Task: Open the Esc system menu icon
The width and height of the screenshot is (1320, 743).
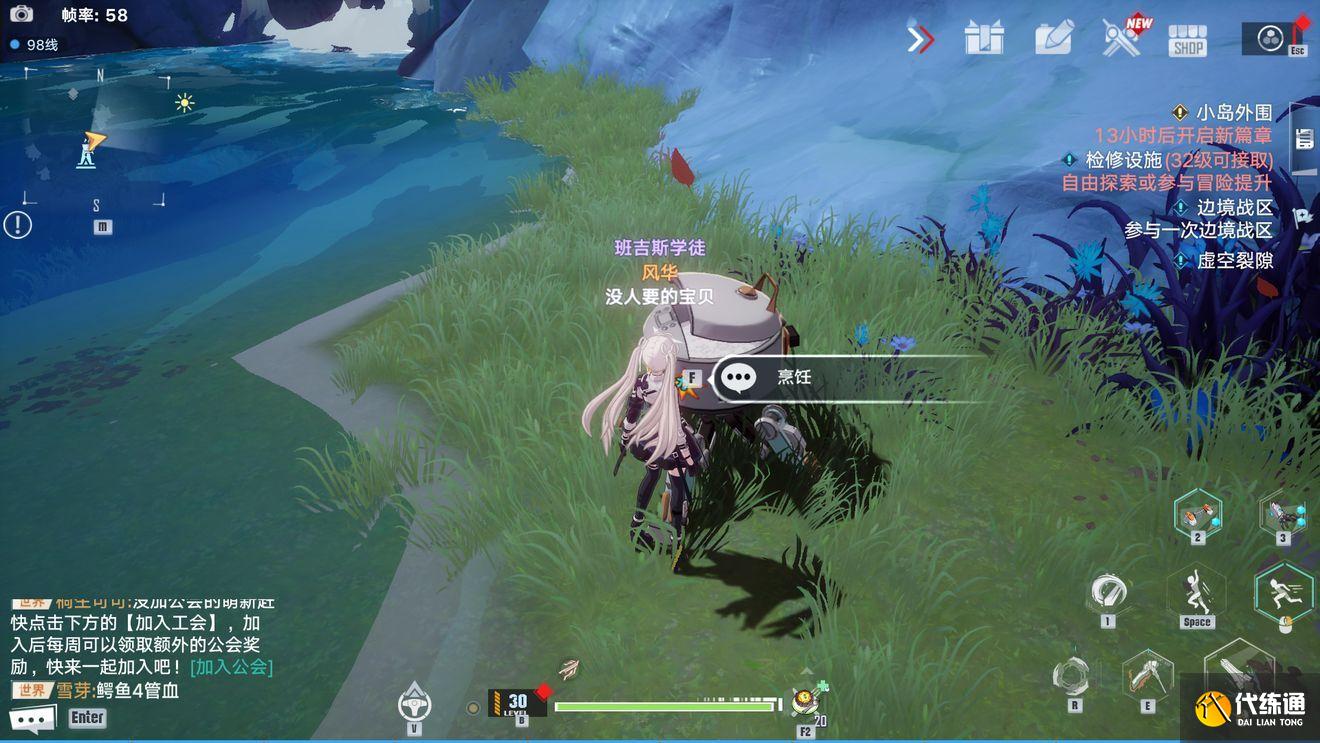Action: [1268, 38]
